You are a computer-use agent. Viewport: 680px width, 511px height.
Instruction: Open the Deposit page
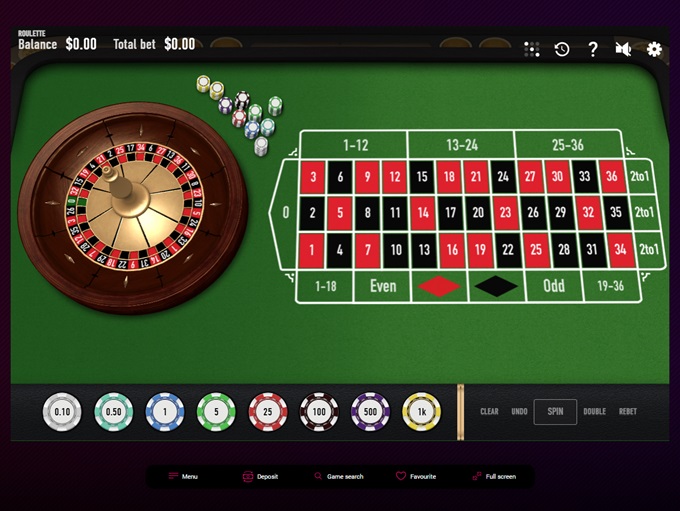260,476
